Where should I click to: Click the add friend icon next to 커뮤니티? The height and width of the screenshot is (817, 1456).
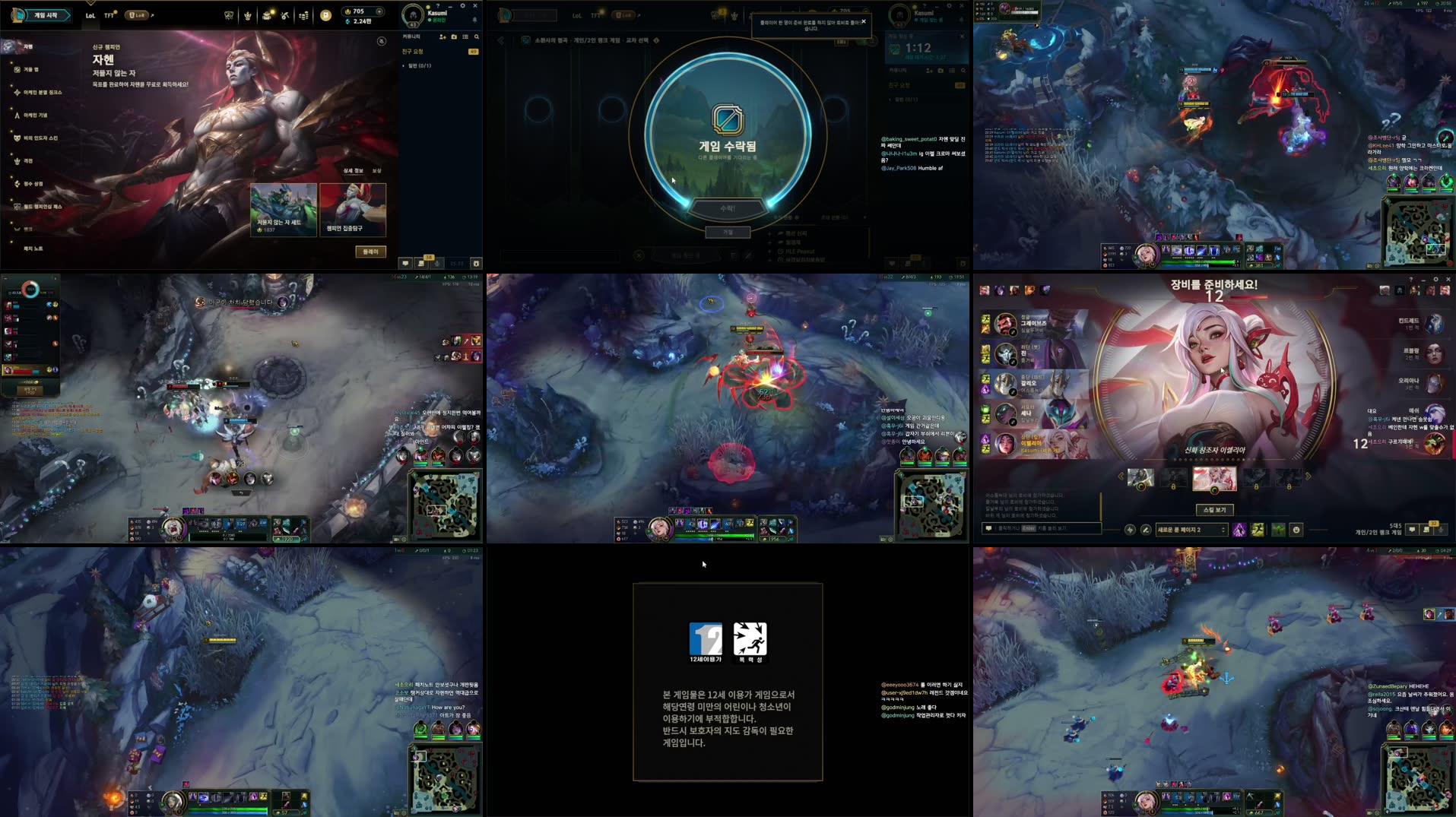[x=443, y=36]
